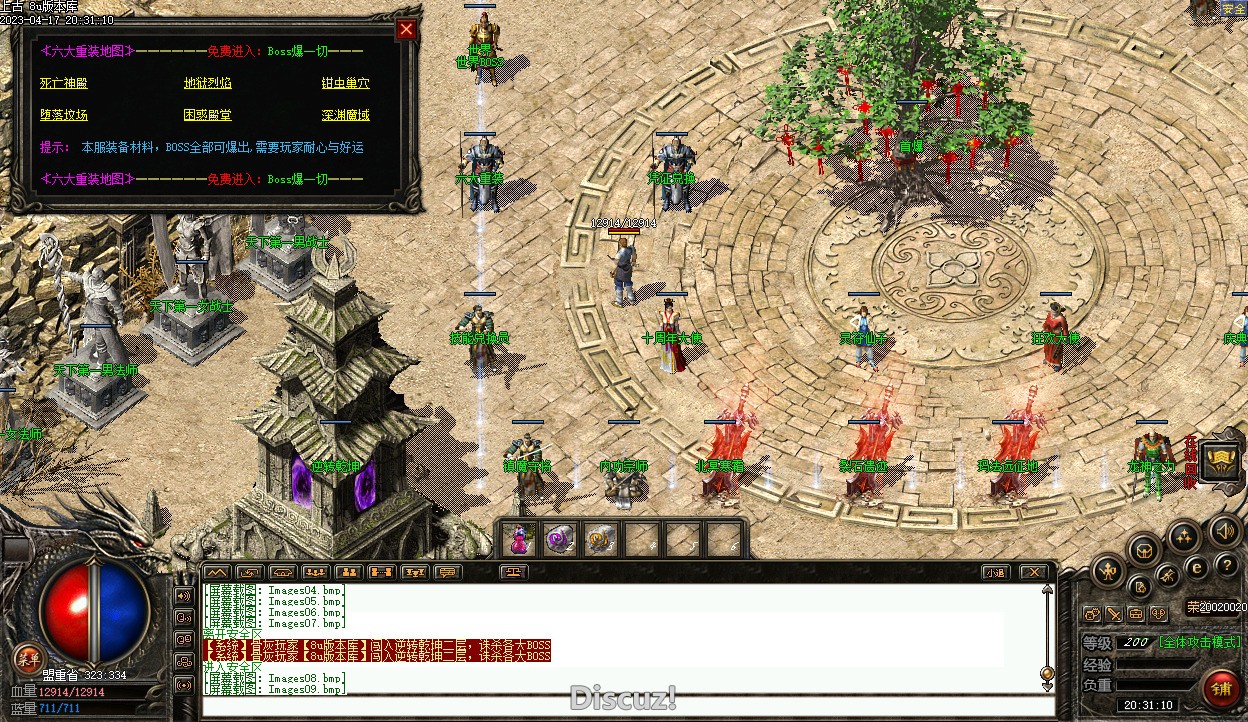Close the six maps teleport panel

406,29
